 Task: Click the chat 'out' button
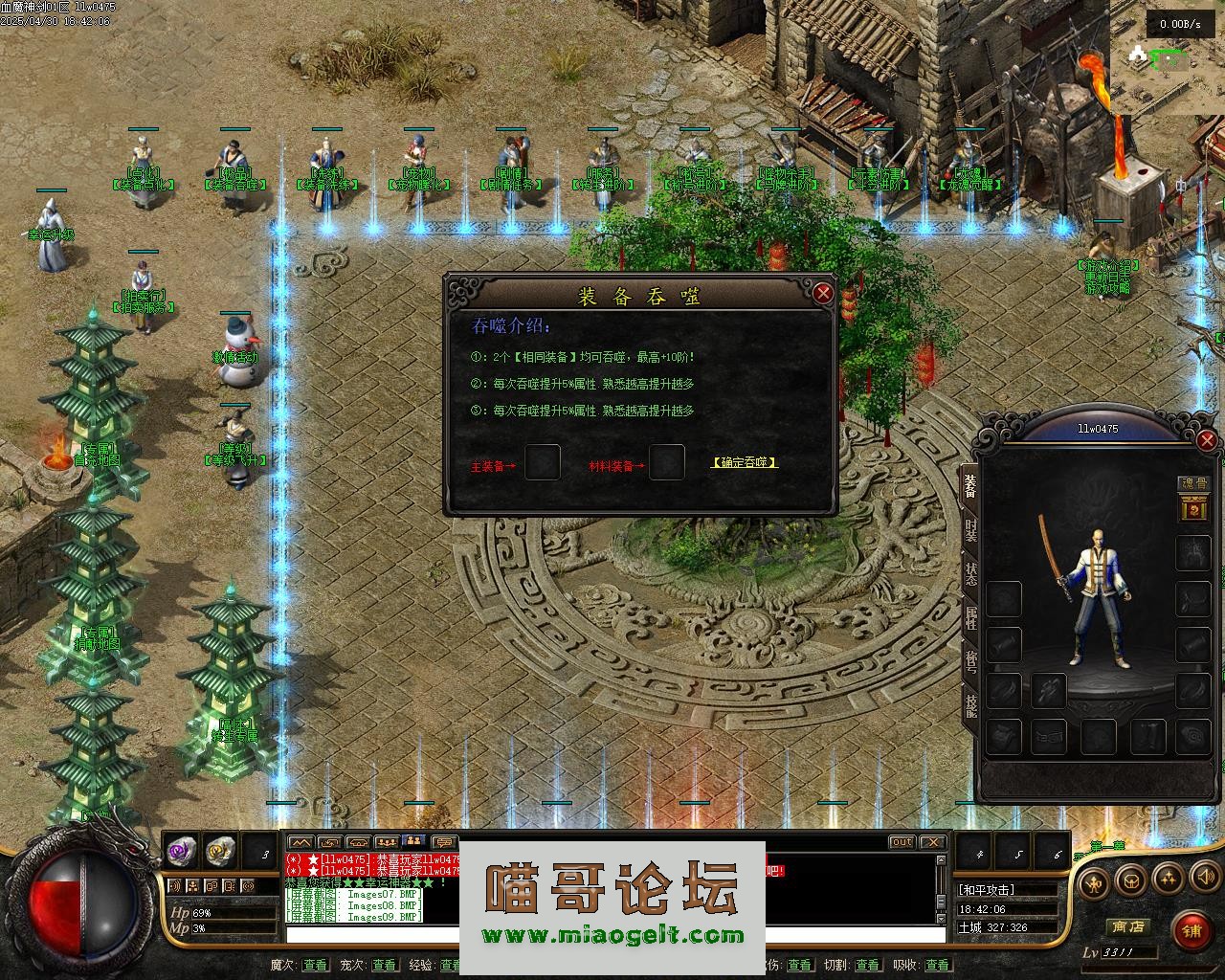pos(901,842)
